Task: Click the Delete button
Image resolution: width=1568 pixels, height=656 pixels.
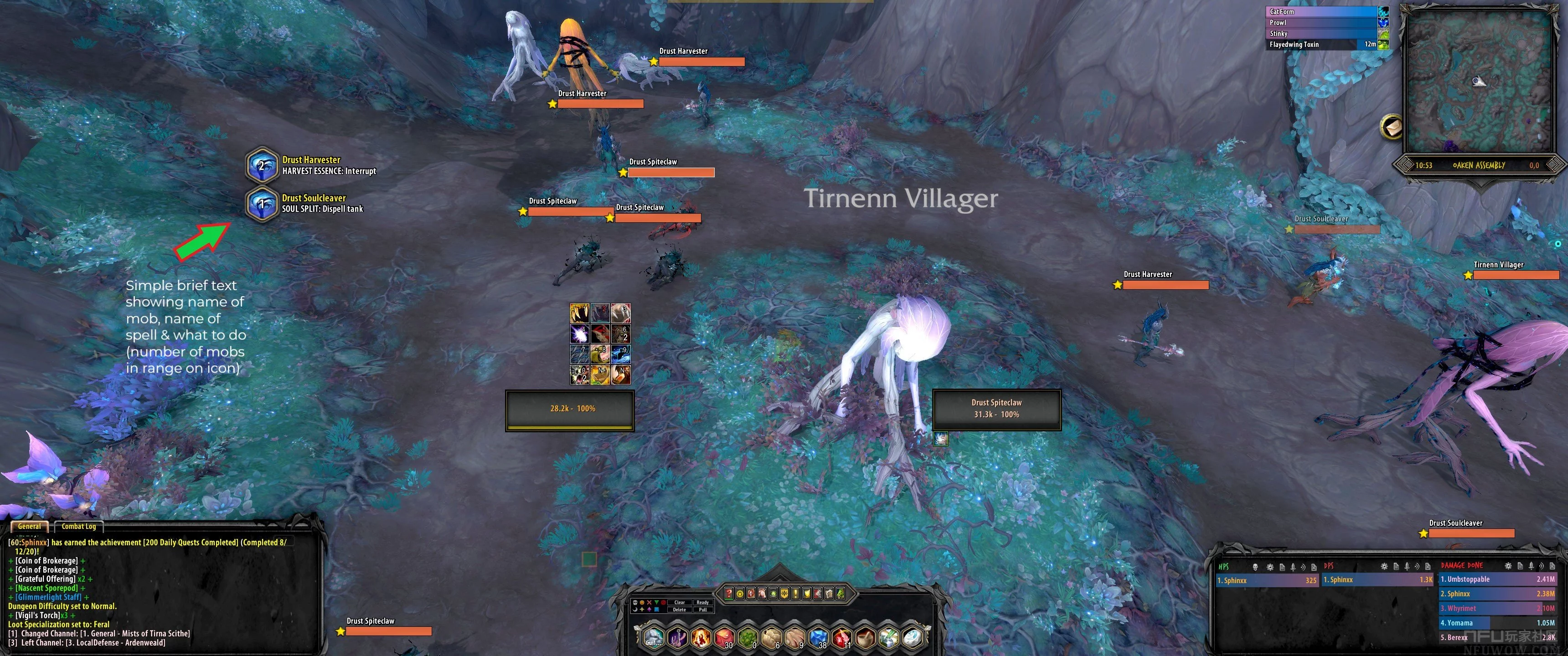Action: 679,610
